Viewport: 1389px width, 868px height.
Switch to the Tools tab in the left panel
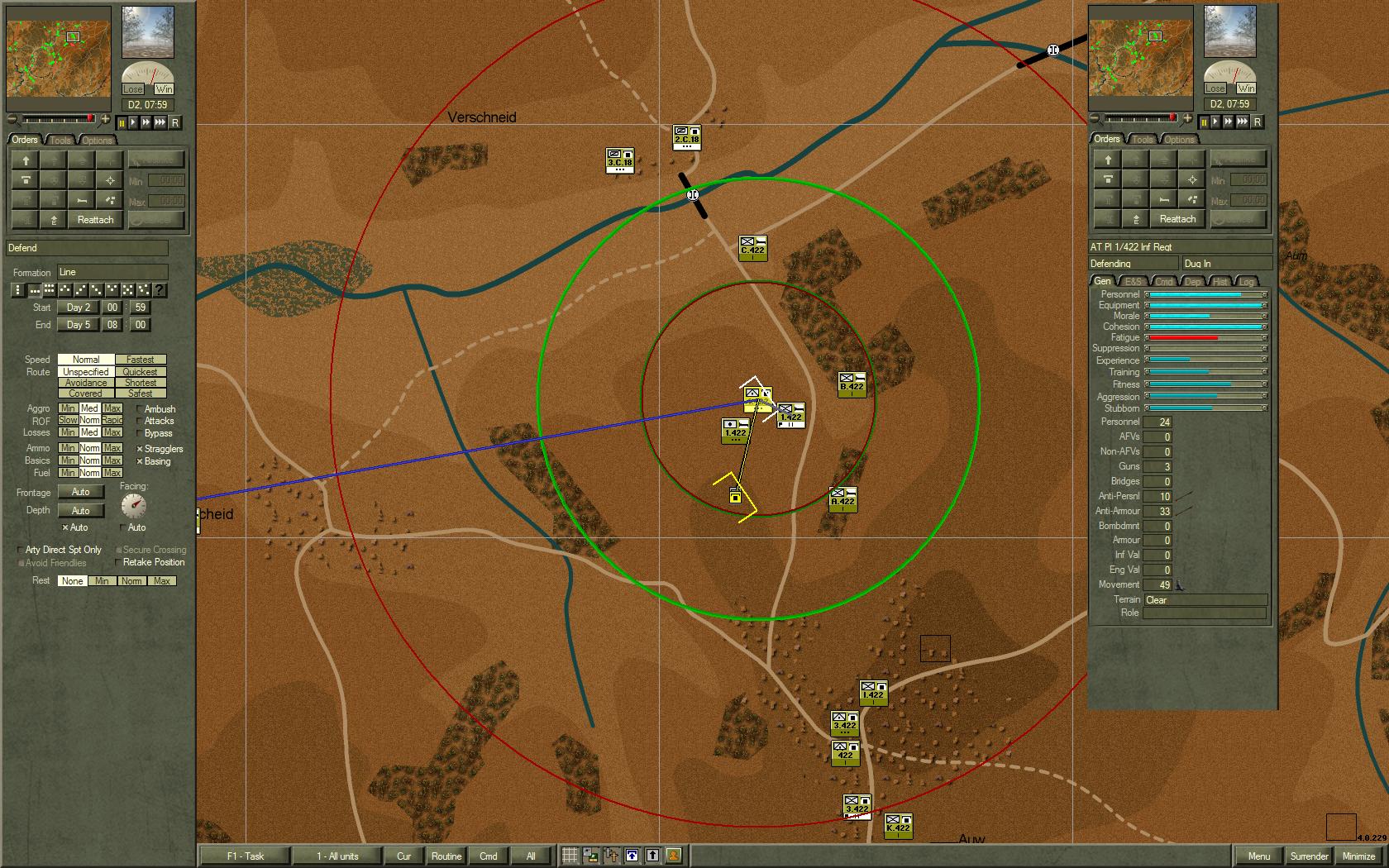click(59, 139)
